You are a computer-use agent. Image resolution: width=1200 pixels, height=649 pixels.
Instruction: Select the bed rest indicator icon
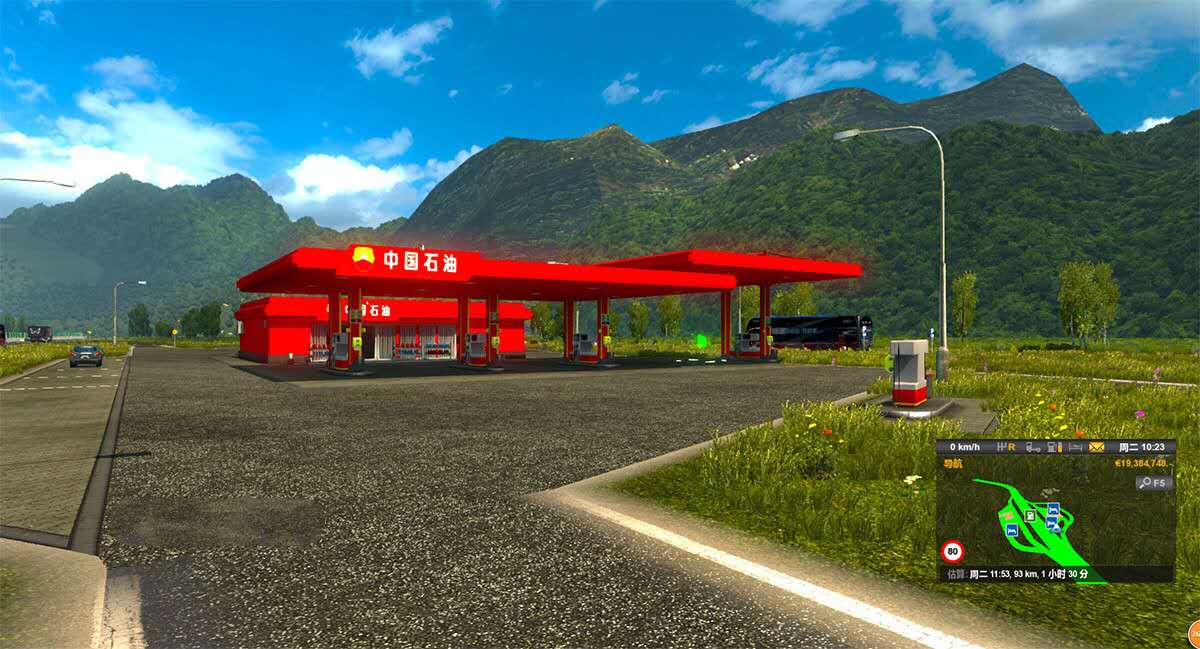pos(1075,447)
